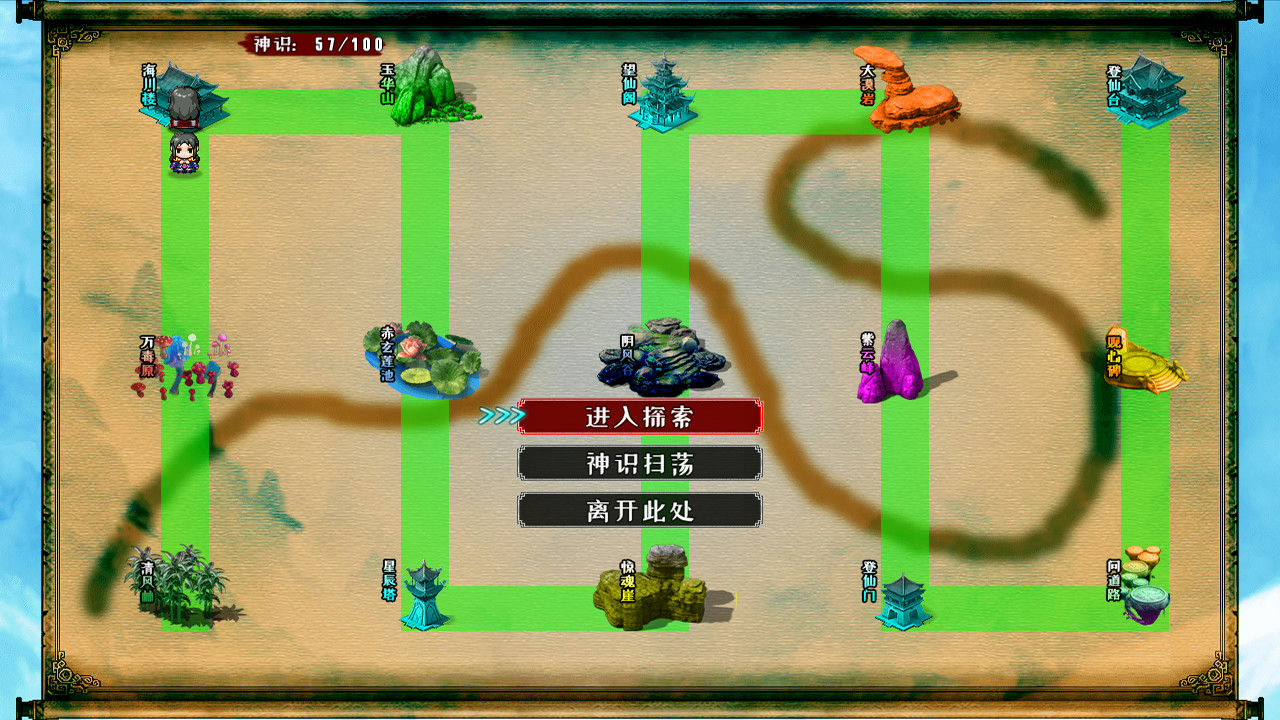Click the 离开此处 option to leave
Image resolution: width=1280 pixels, height=720 pixels.
[x=640, y=510]
